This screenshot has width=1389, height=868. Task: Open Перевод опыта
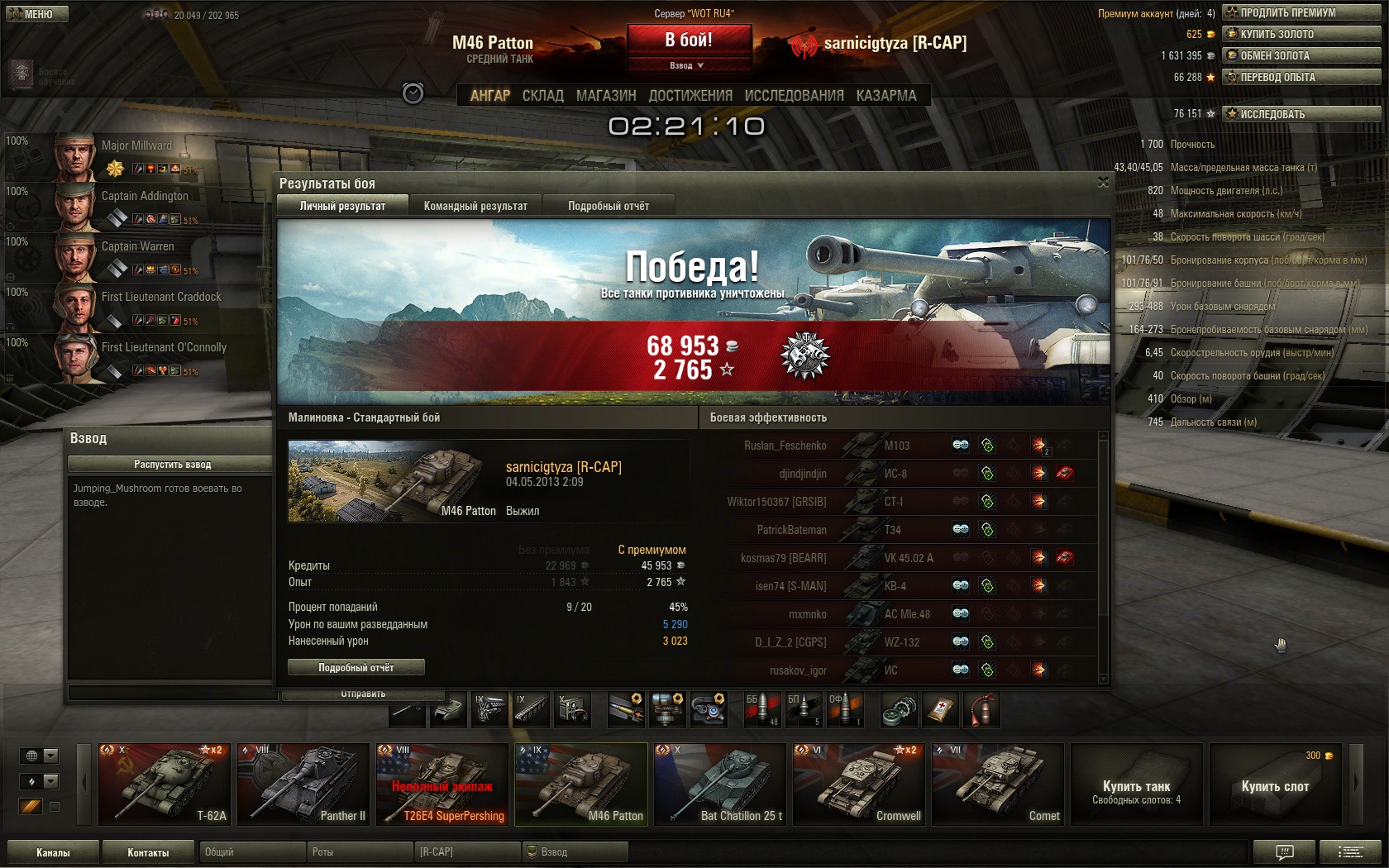click(1301, 77)
